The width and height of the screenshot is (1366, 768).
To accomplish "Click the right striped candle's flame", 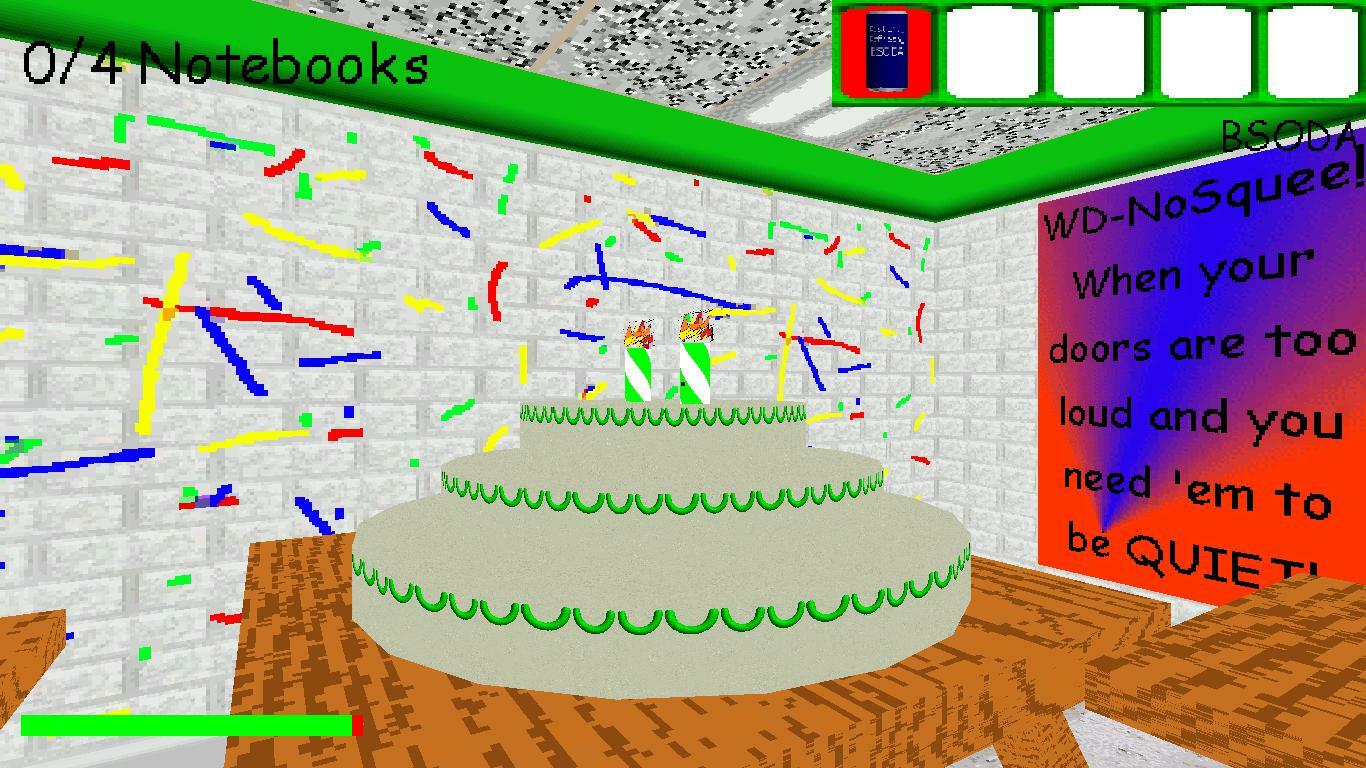I will click(x=695, y=327).
